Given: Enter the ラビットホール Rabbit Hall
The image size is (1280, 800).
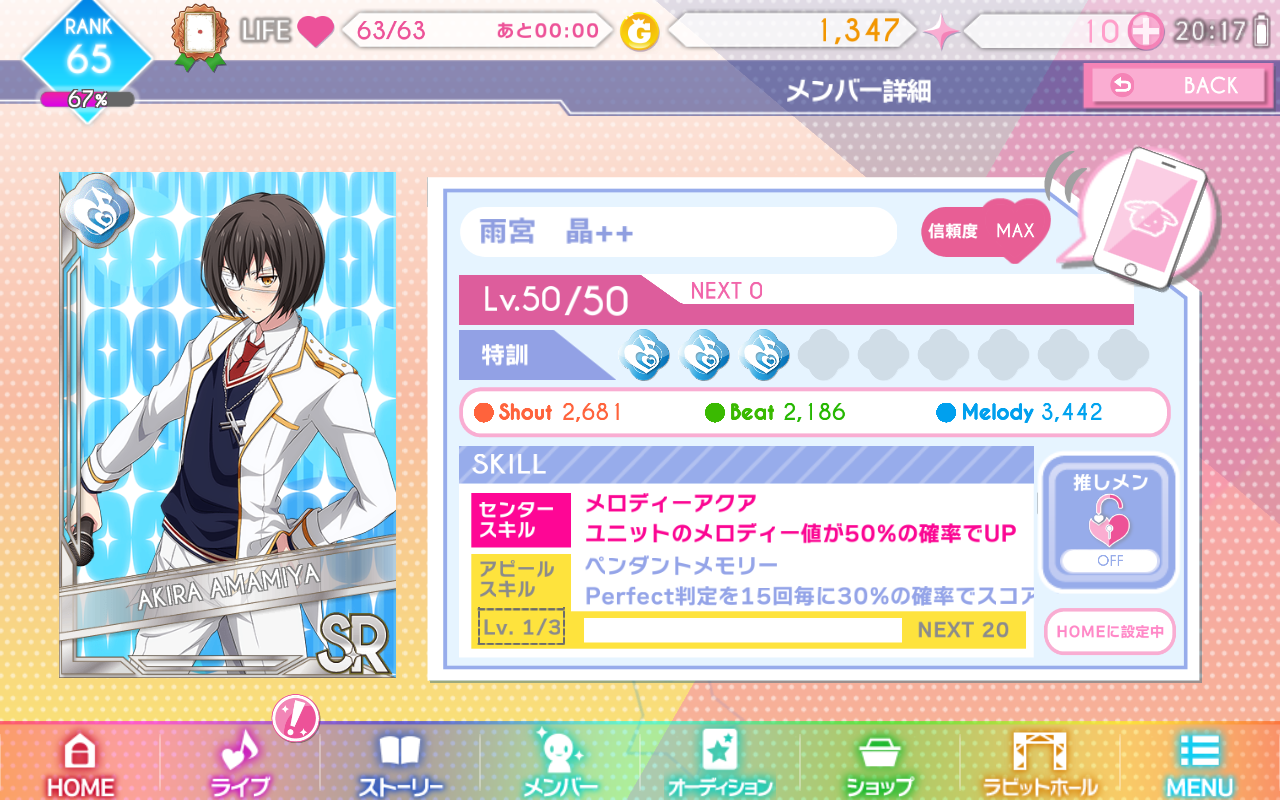Looking at the screenshot, I should pos(1040,765).
